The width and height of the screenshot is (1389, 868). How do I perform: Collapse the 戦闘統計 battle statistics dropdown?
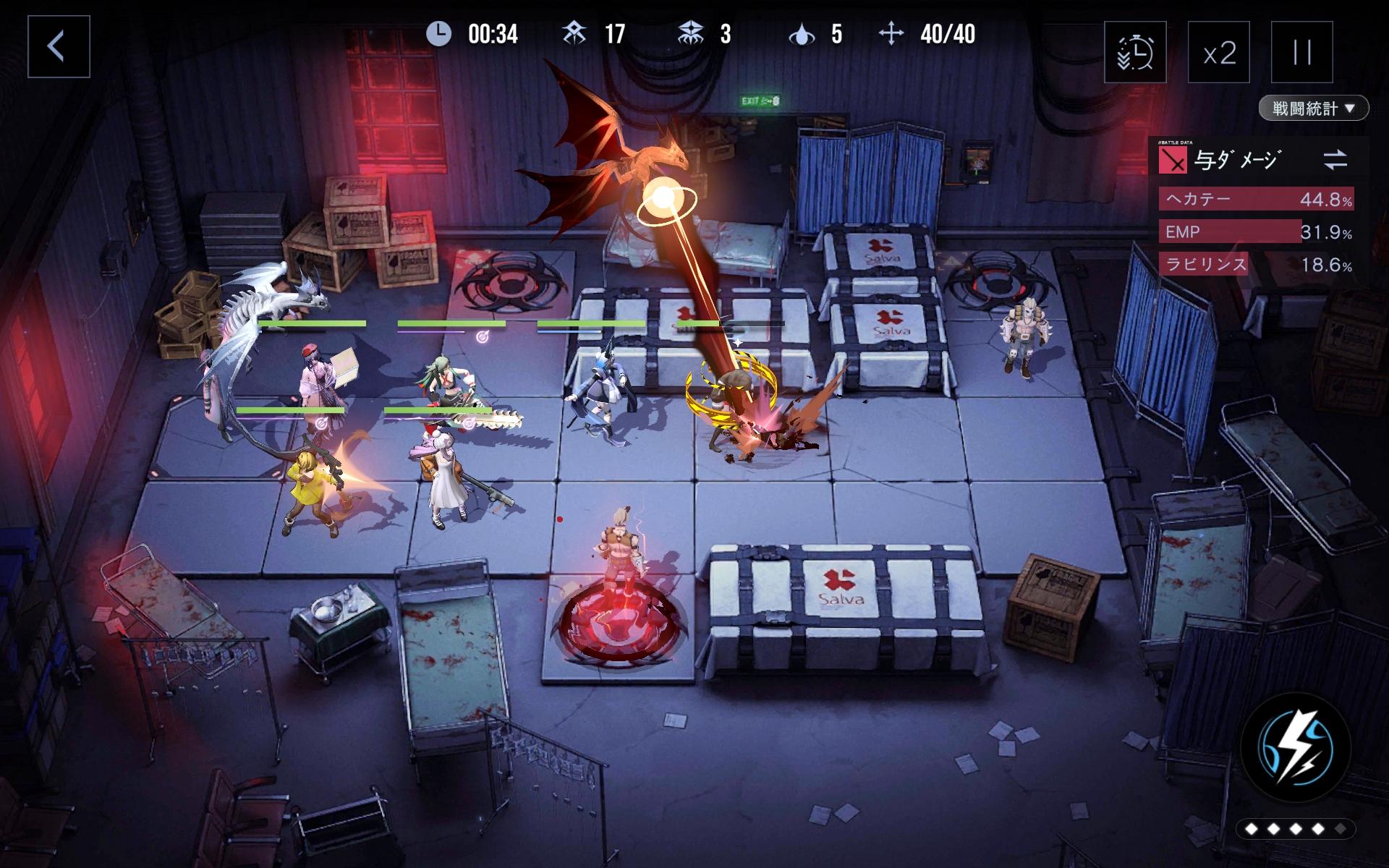[1314, 109]
